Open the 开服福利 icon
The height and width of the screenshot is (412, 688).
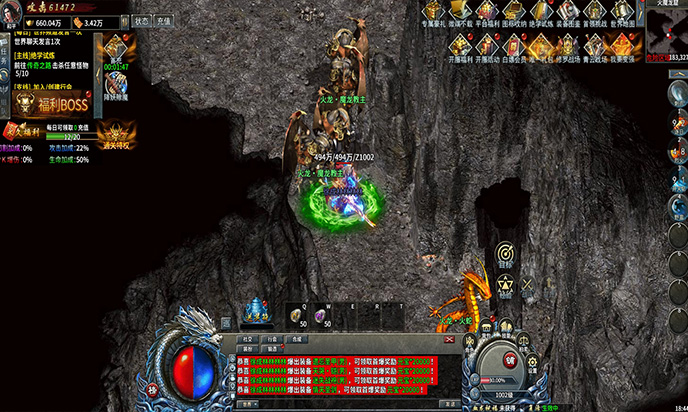(459, 45)
